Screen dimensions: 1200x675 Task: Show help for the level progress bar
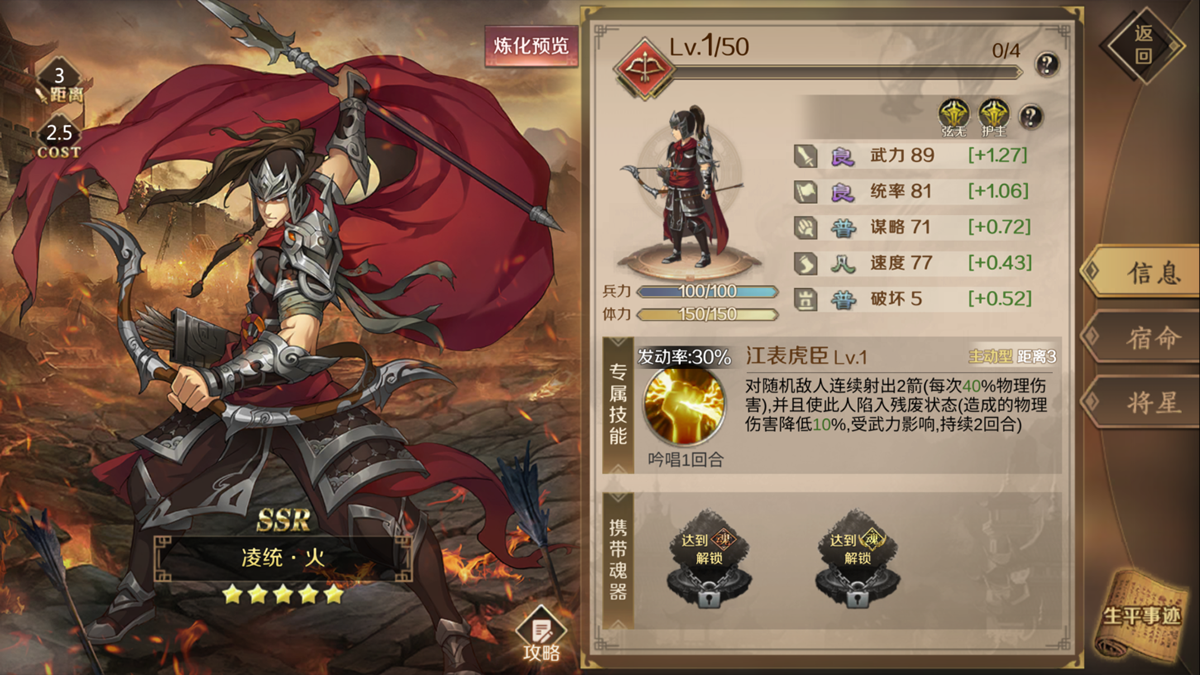1046,62
